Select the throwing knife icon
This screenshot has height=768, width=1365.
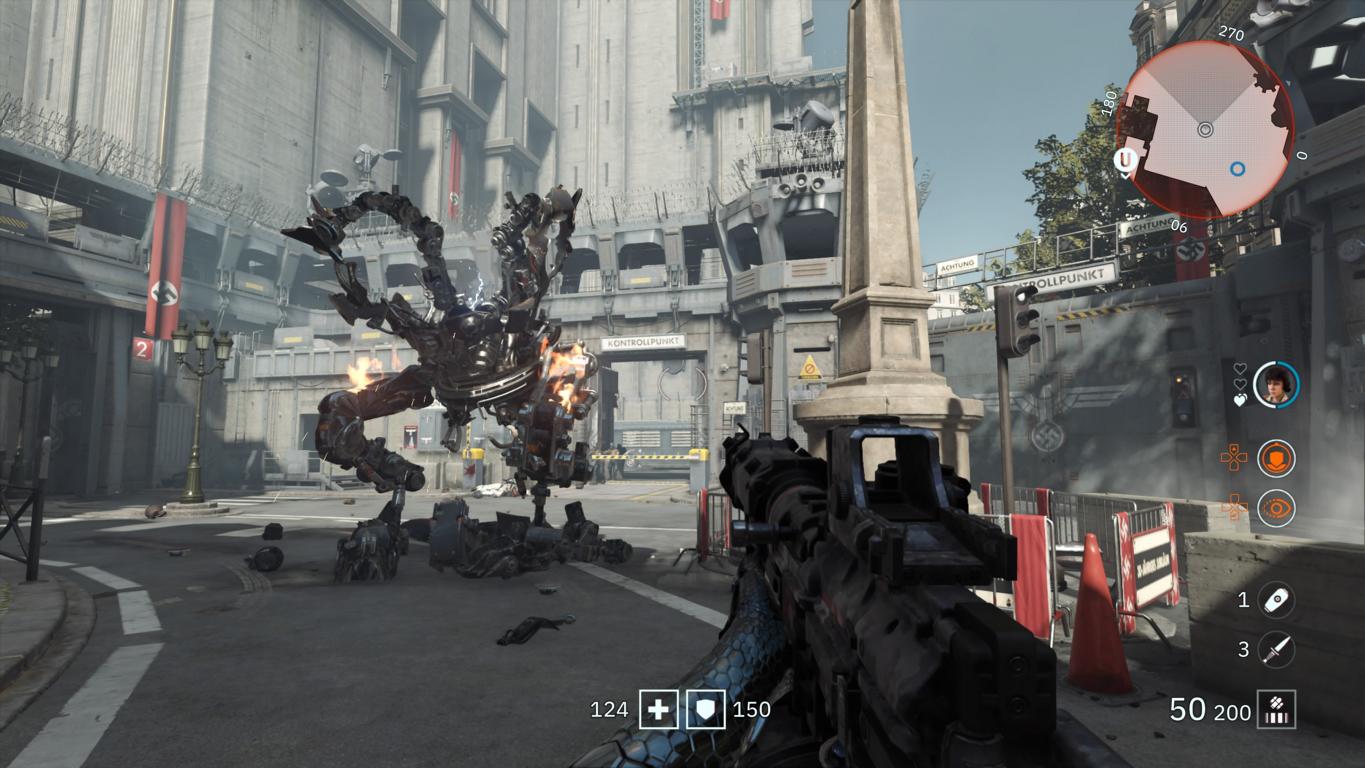click(x=1276, y=650)
